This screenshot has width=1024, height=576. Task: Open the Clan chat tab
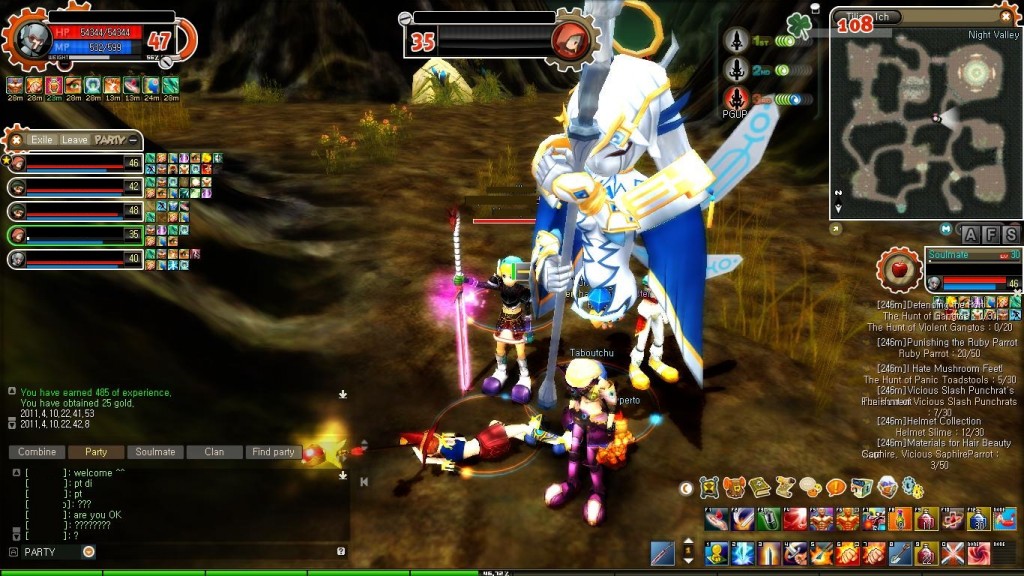click(214, 452)
